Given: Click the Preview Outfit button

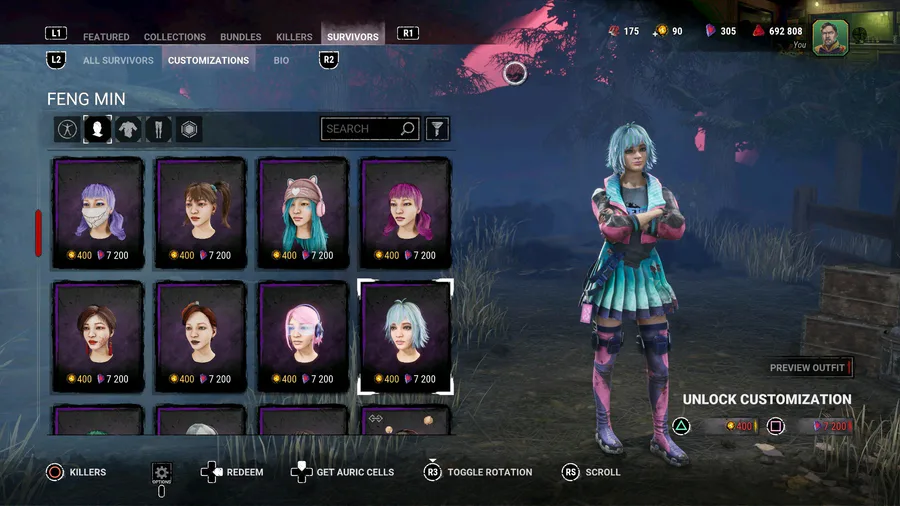Looking at the screenshot, I should [x=809, y=368].
